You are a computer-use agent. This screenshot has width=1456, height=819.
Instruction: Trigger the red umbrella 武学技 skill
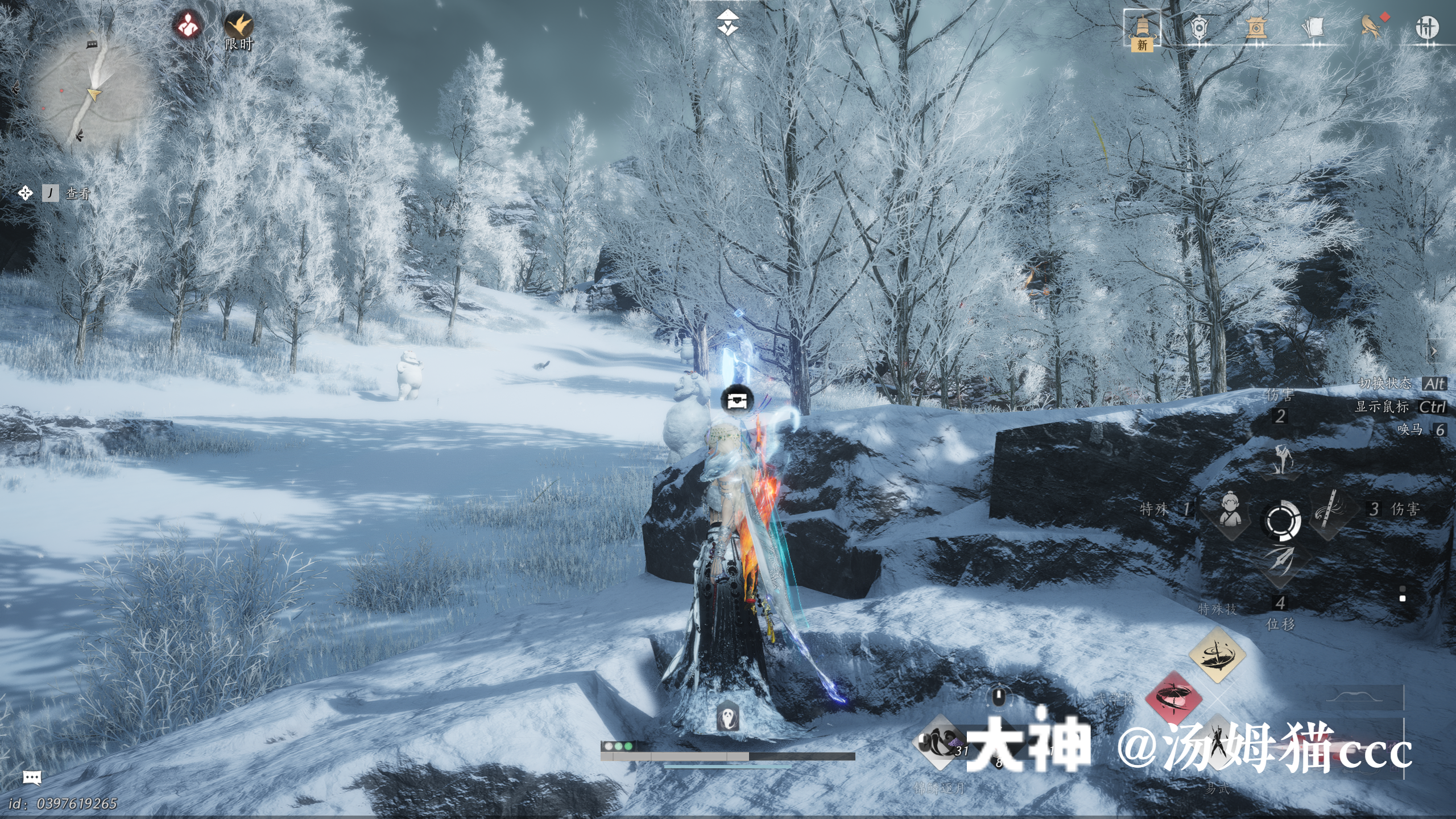(x=1174, y=698)
